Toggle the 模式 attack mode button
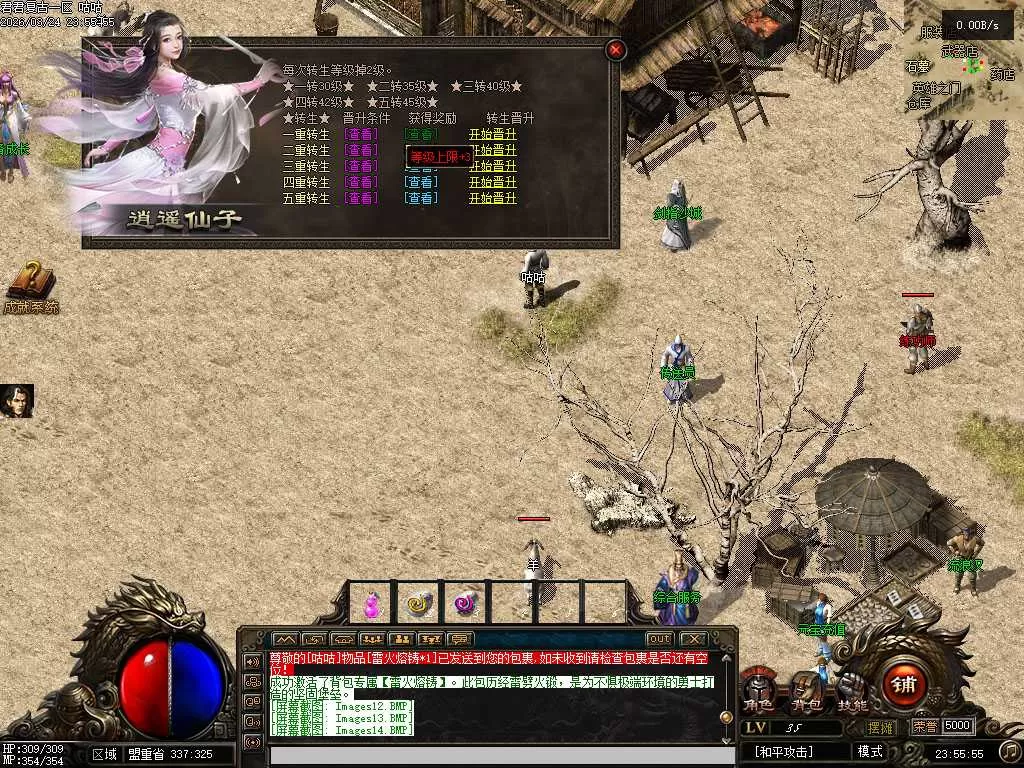 pos(869,751)
